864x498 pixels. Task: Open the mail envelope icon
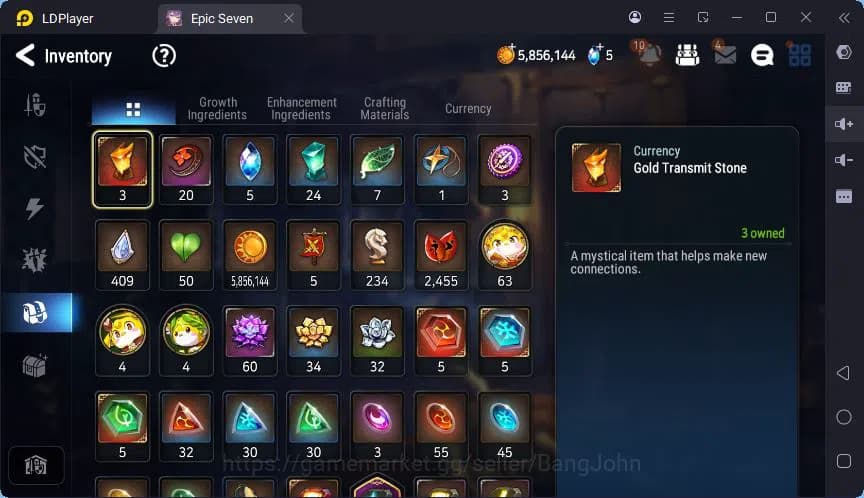click(x=725, y=56)
